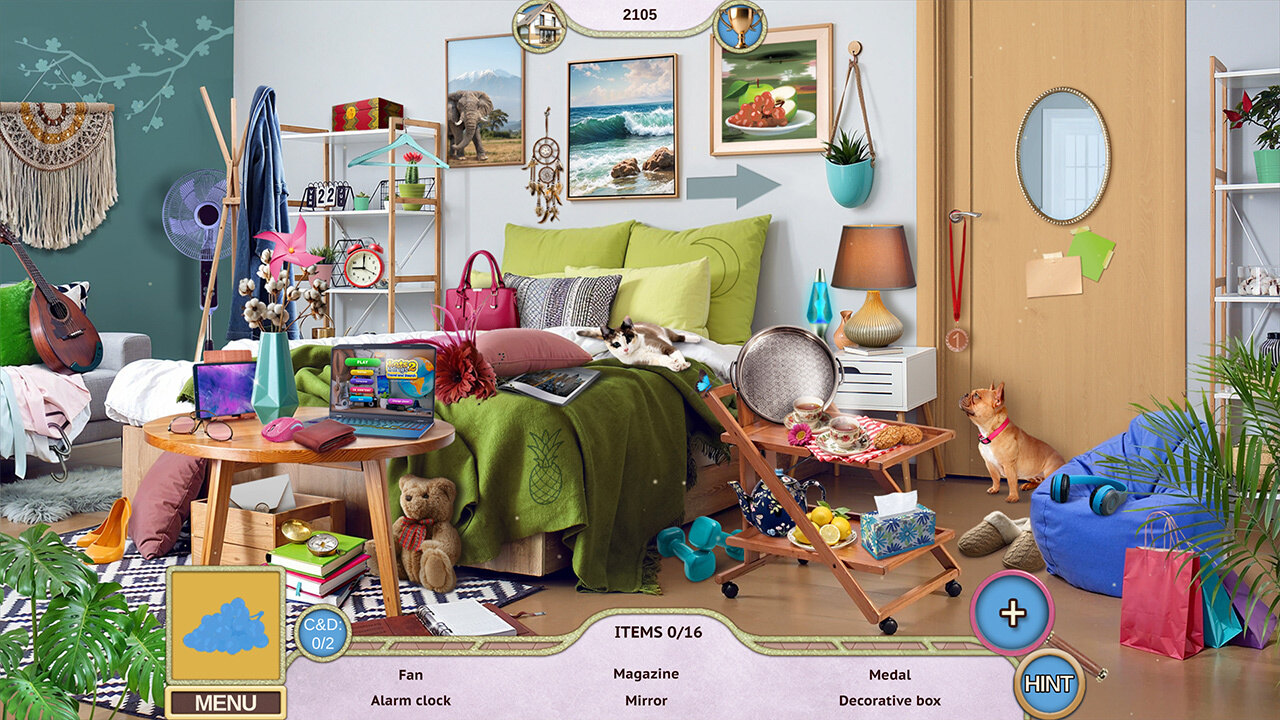
Task: Select 'Fan' in the item list
Action: pos(410,675)
